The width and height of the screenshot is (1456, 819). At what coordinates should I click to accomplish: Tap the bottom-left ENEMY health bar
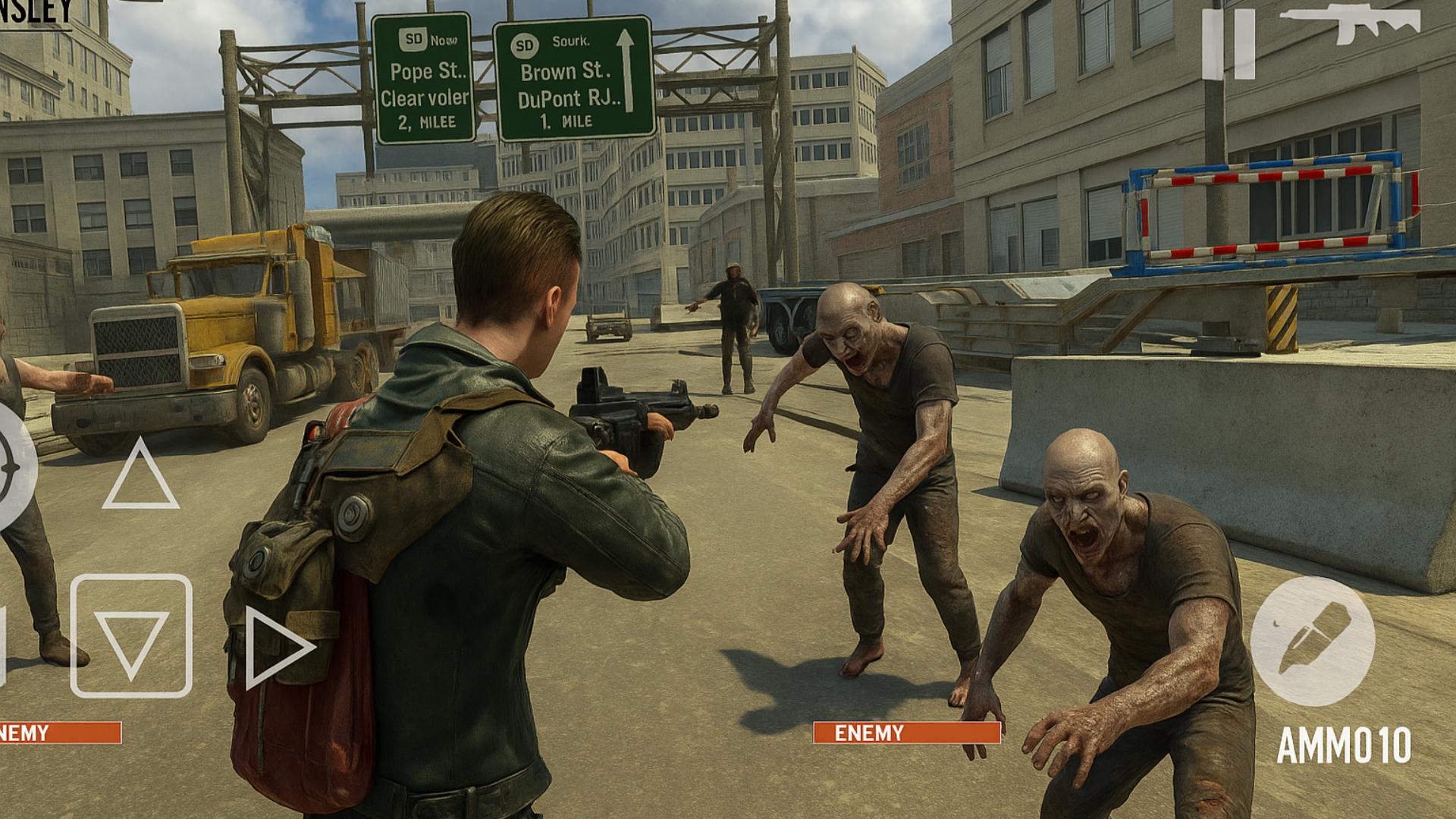(x=61, y=733)
